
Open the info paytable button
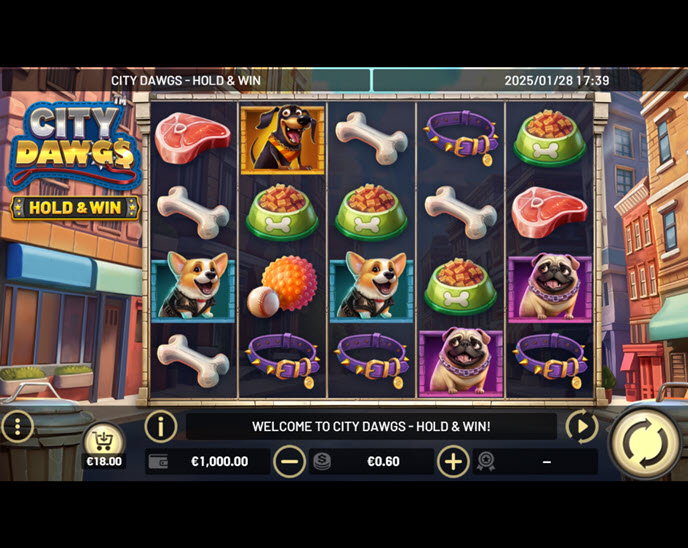160,427
